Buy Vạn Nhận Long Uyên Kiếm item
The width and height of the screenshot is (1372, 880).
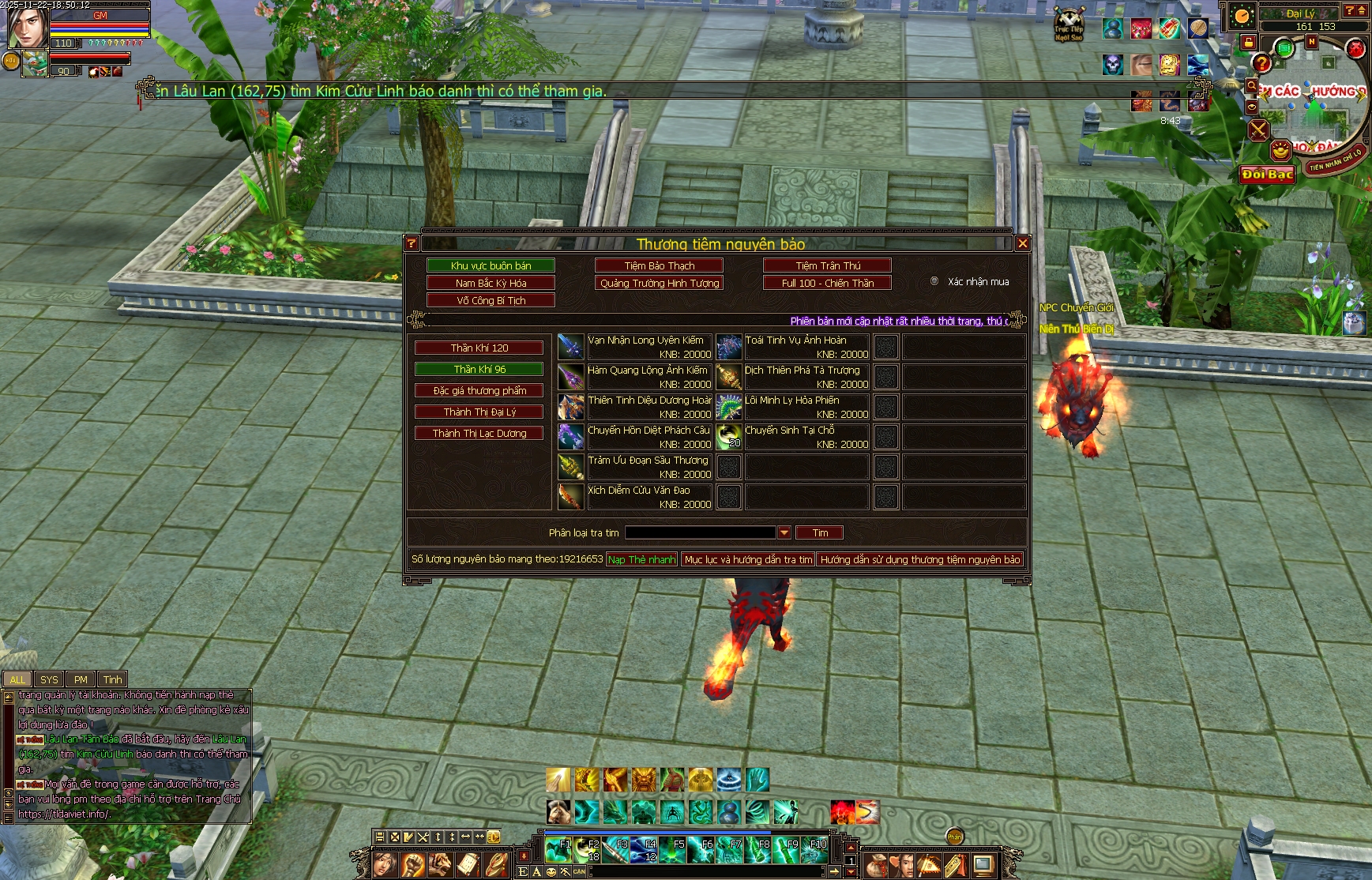(x=570, y=347)
